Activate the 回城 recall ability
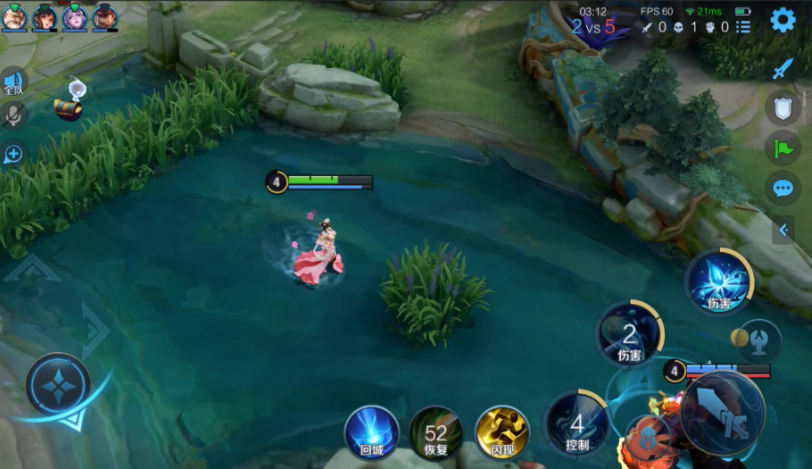Screen dimensions: 812x469 point(371,432)
